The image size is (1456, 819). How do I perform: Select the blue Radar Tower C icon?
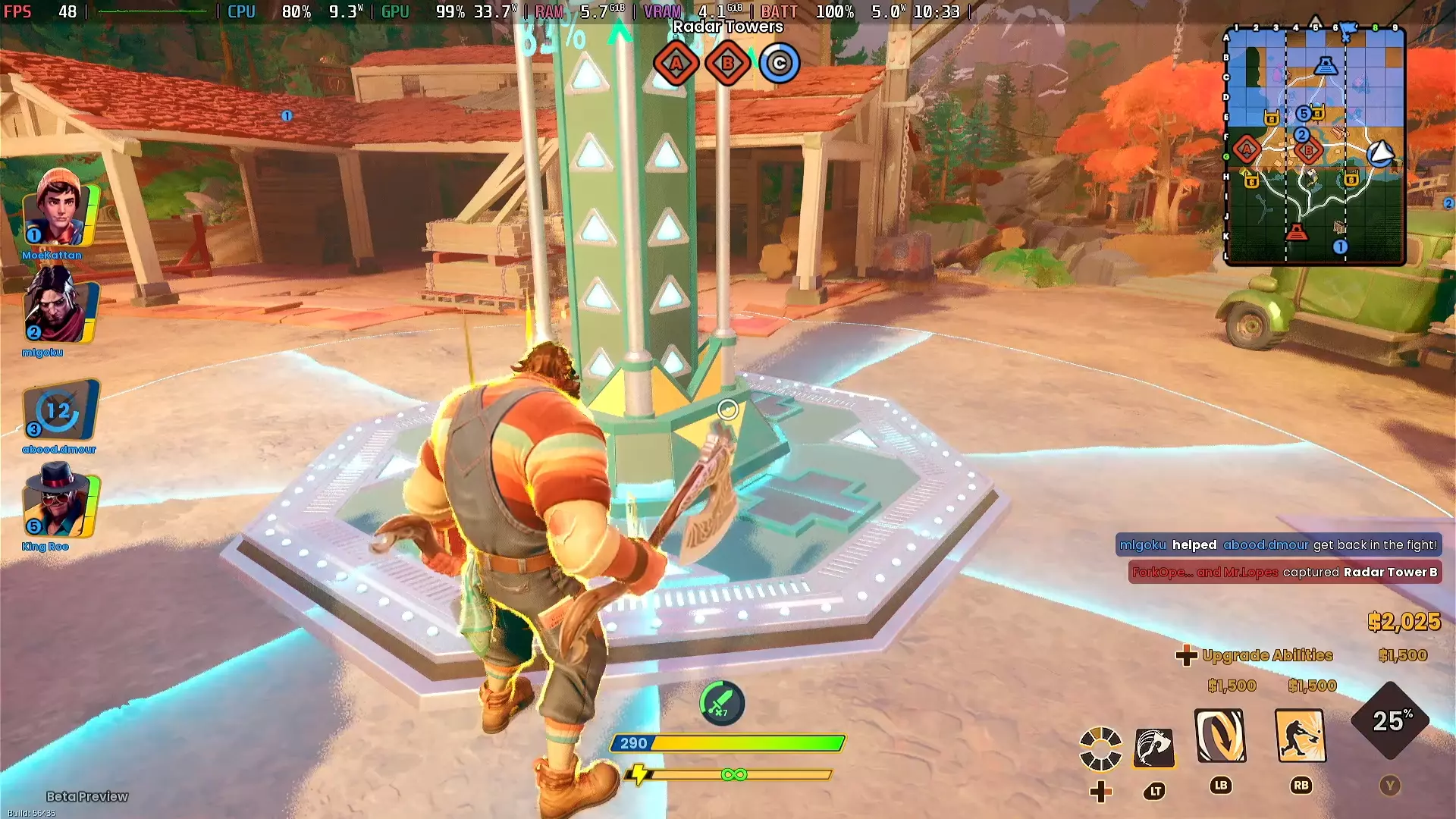[x=779, y=63]
